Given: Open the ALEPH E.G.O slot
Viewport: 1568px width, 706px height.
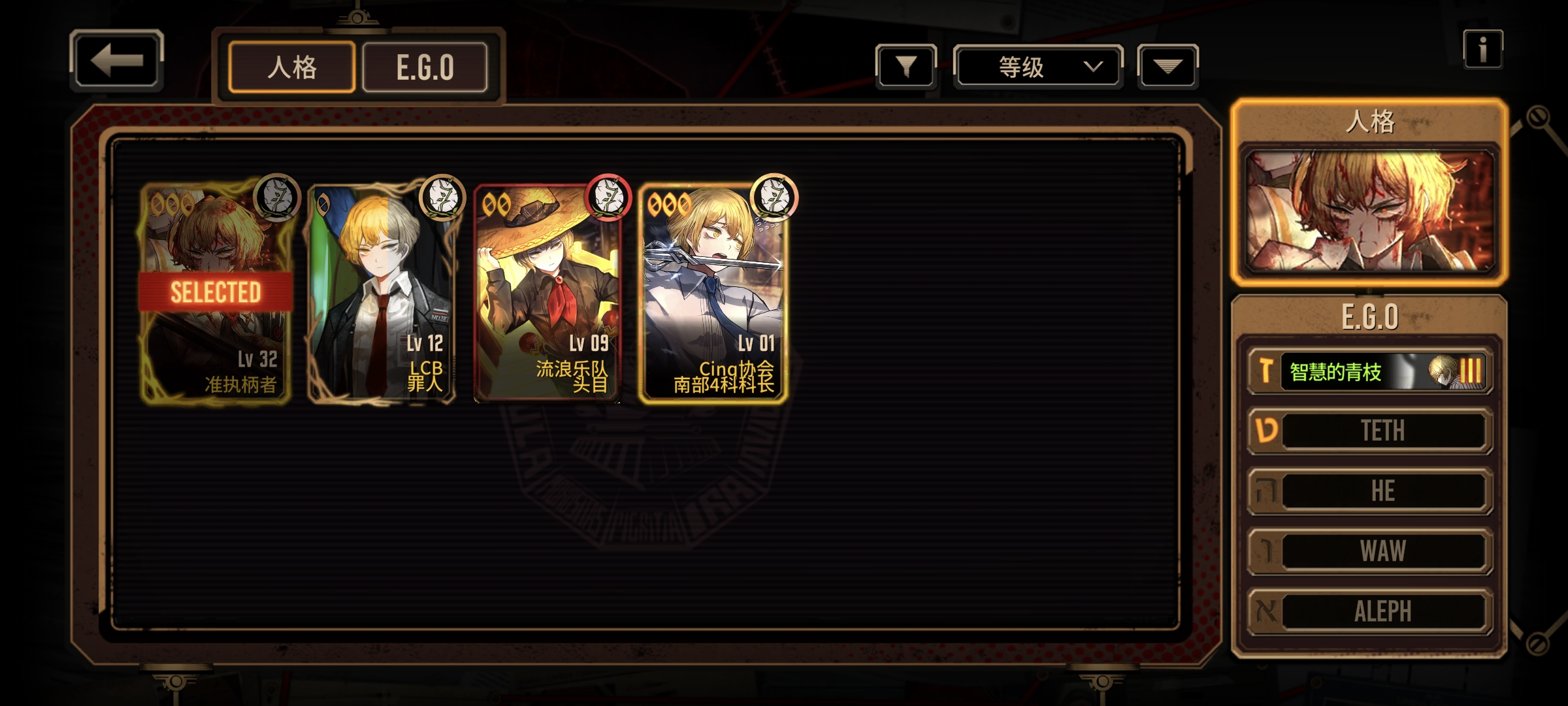Looking at the screenshot, I should pos(1370,611).
